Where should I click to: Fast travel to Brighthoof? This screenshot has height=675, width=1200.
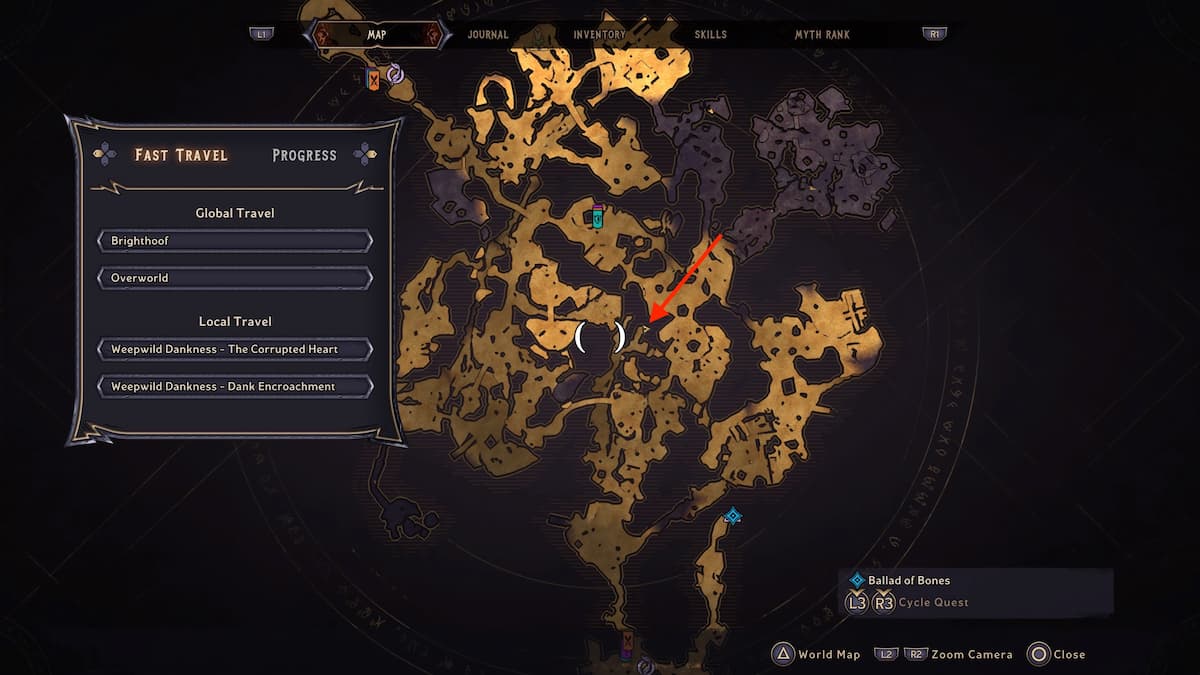[x=235, y=241]
